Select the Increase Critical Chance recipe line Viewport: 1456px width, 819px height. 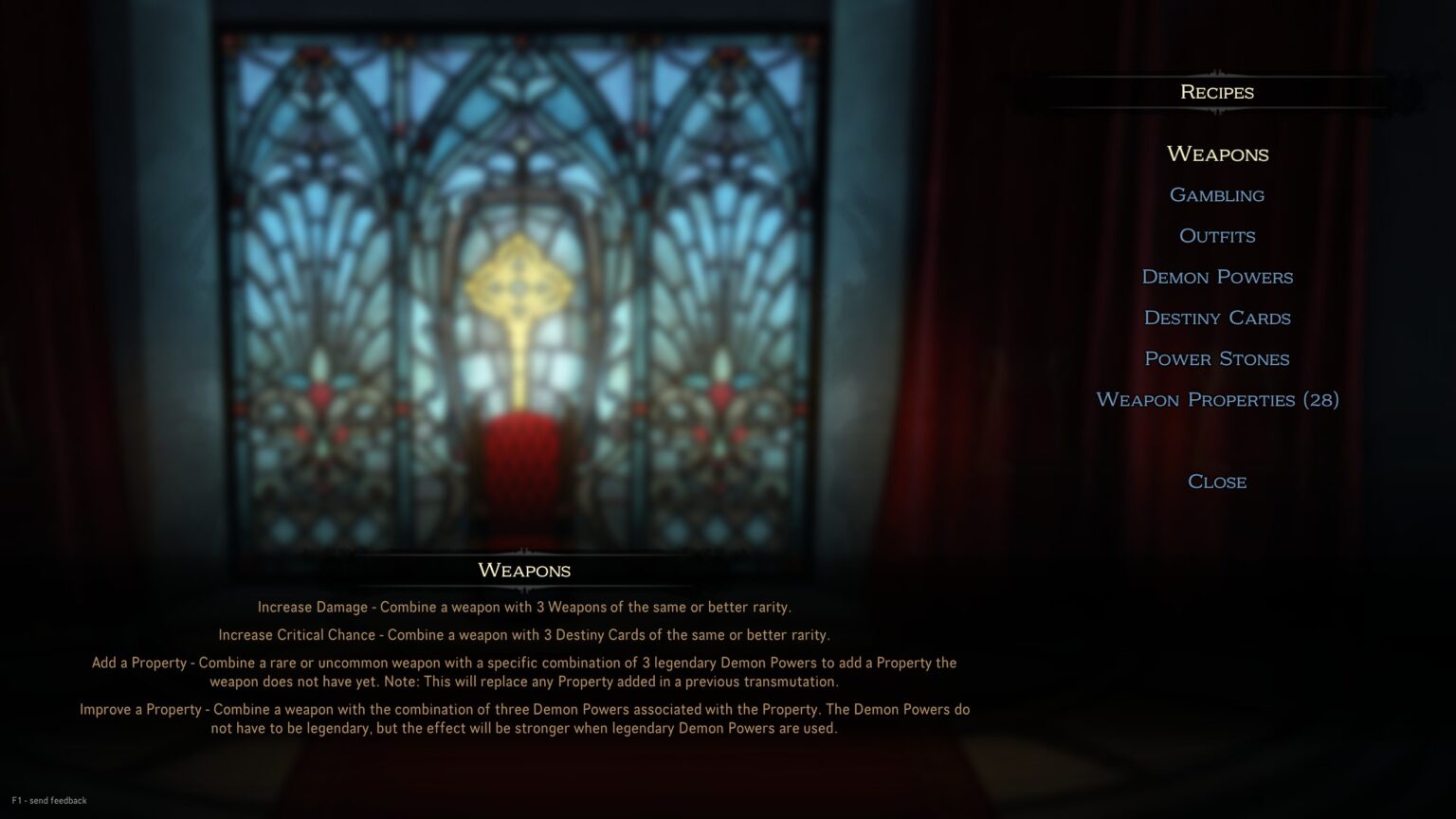click(525, 635)
